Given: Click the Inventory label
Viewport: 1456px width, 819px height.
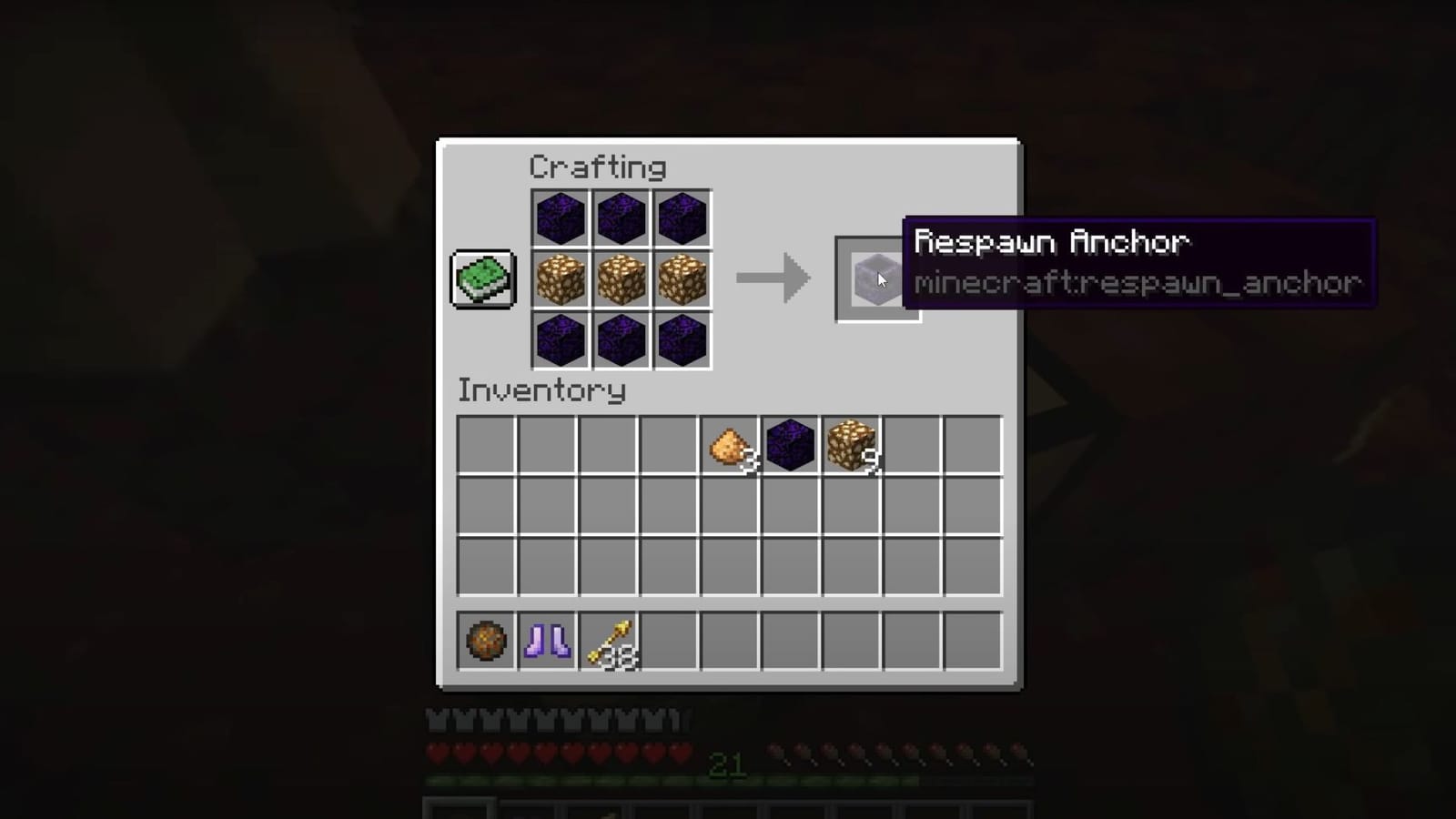Looking at the screenshot, I should point(542,391).
